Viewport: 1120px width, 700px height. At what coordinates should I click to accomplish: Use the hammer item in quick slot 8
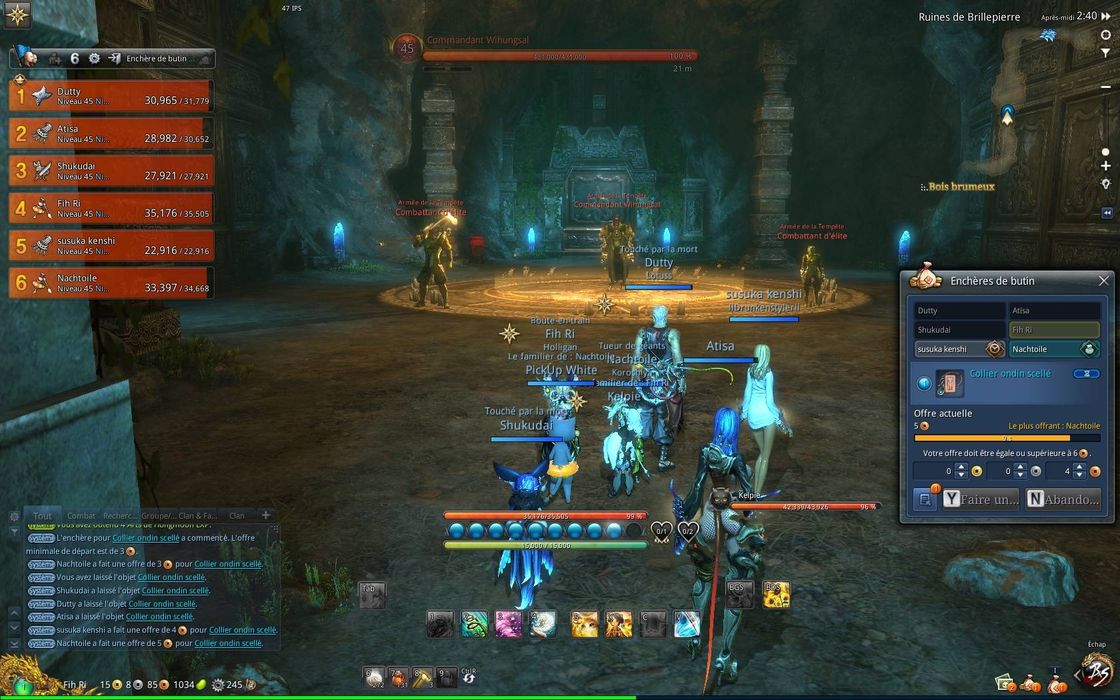tap(422, 677)
